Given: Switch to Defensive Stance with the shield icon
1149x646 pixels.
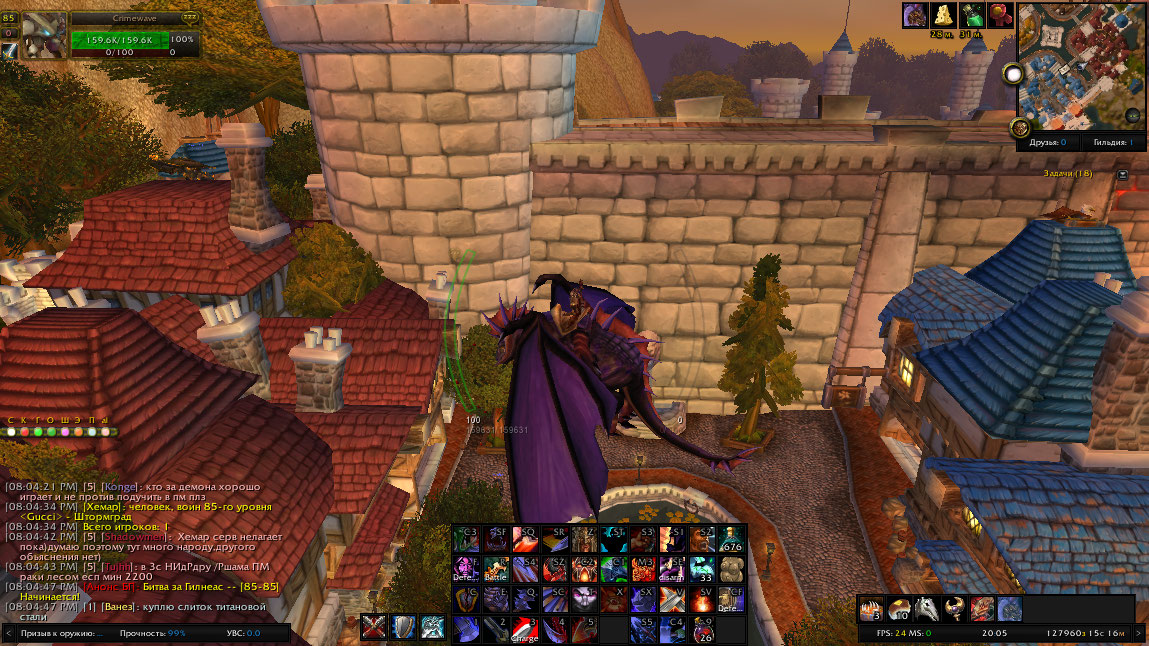Looking at the screenshot, I should 405,627.
